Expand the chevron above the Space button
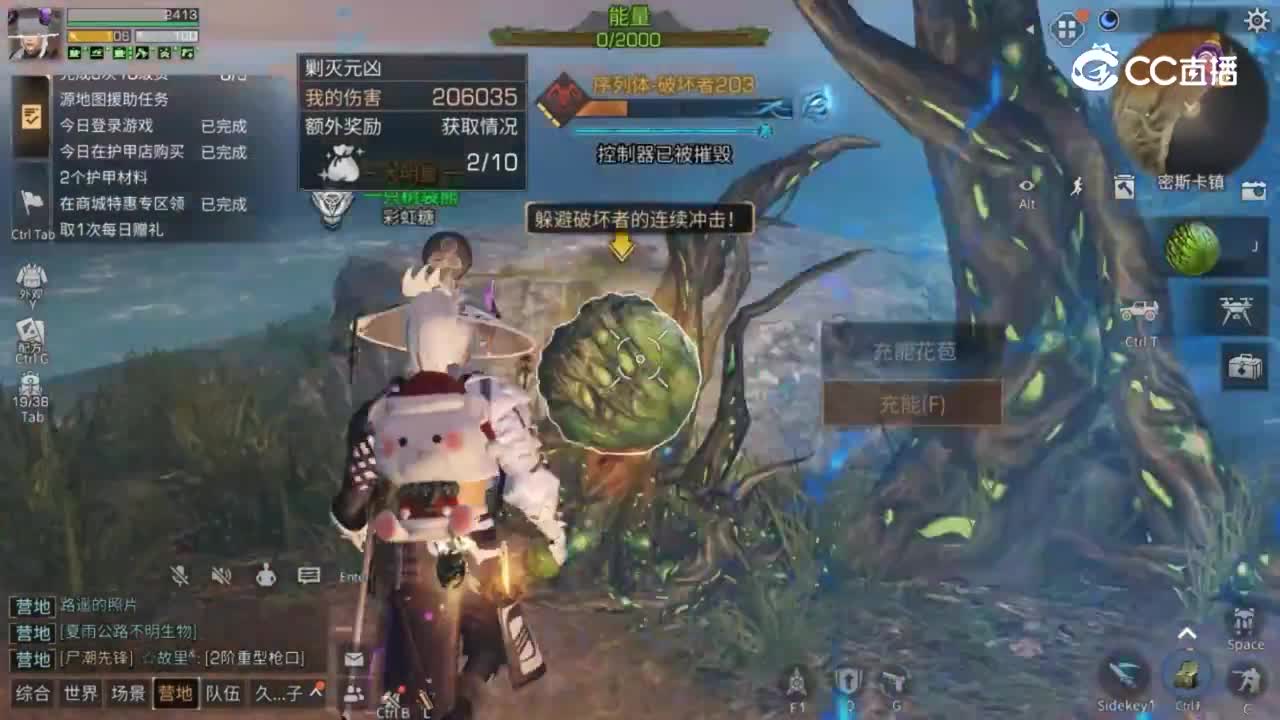 [x=1188, y=632]
